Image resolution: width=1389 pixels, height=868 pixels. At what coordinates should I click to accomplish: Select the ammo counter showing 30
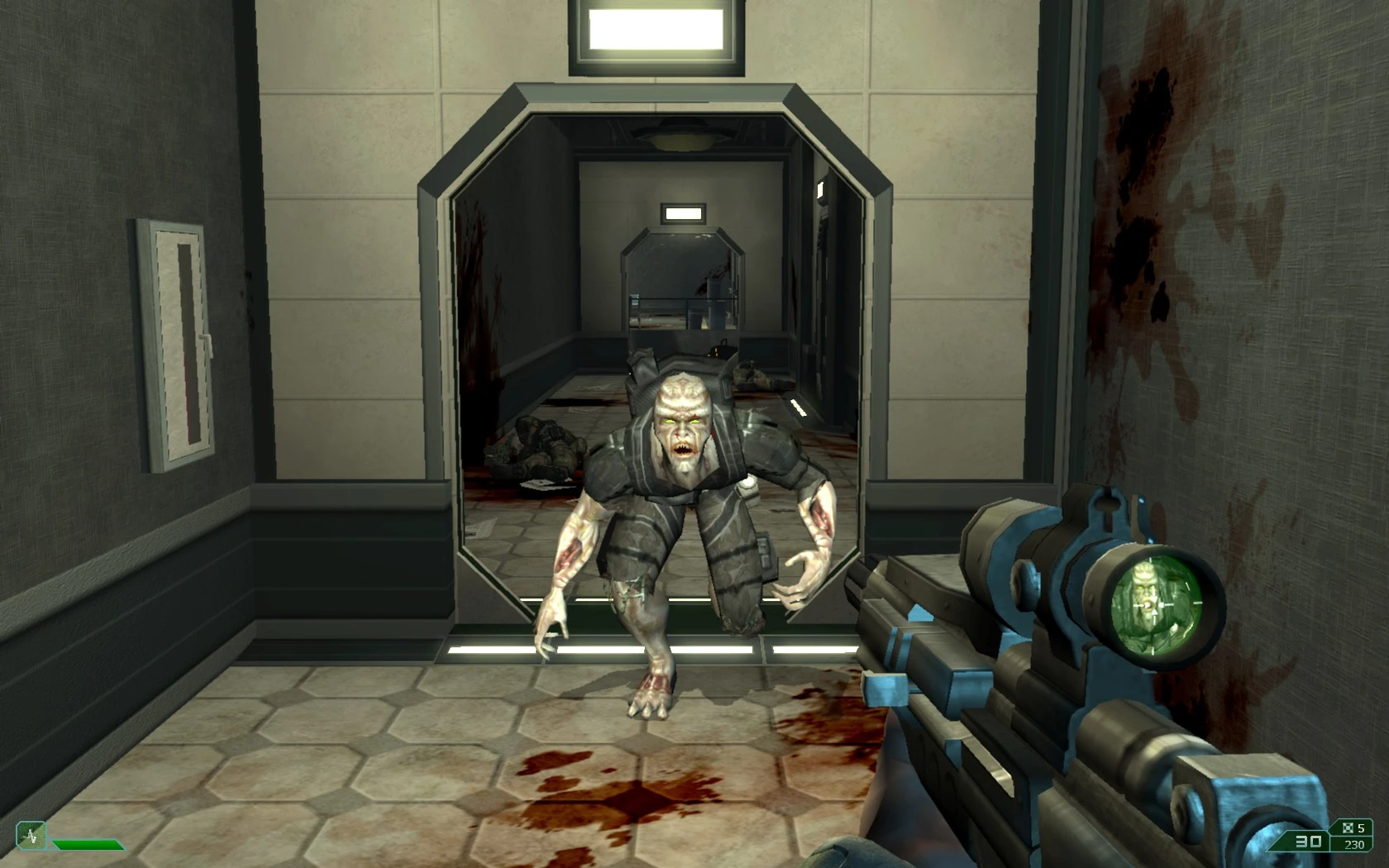[1308, 841]
